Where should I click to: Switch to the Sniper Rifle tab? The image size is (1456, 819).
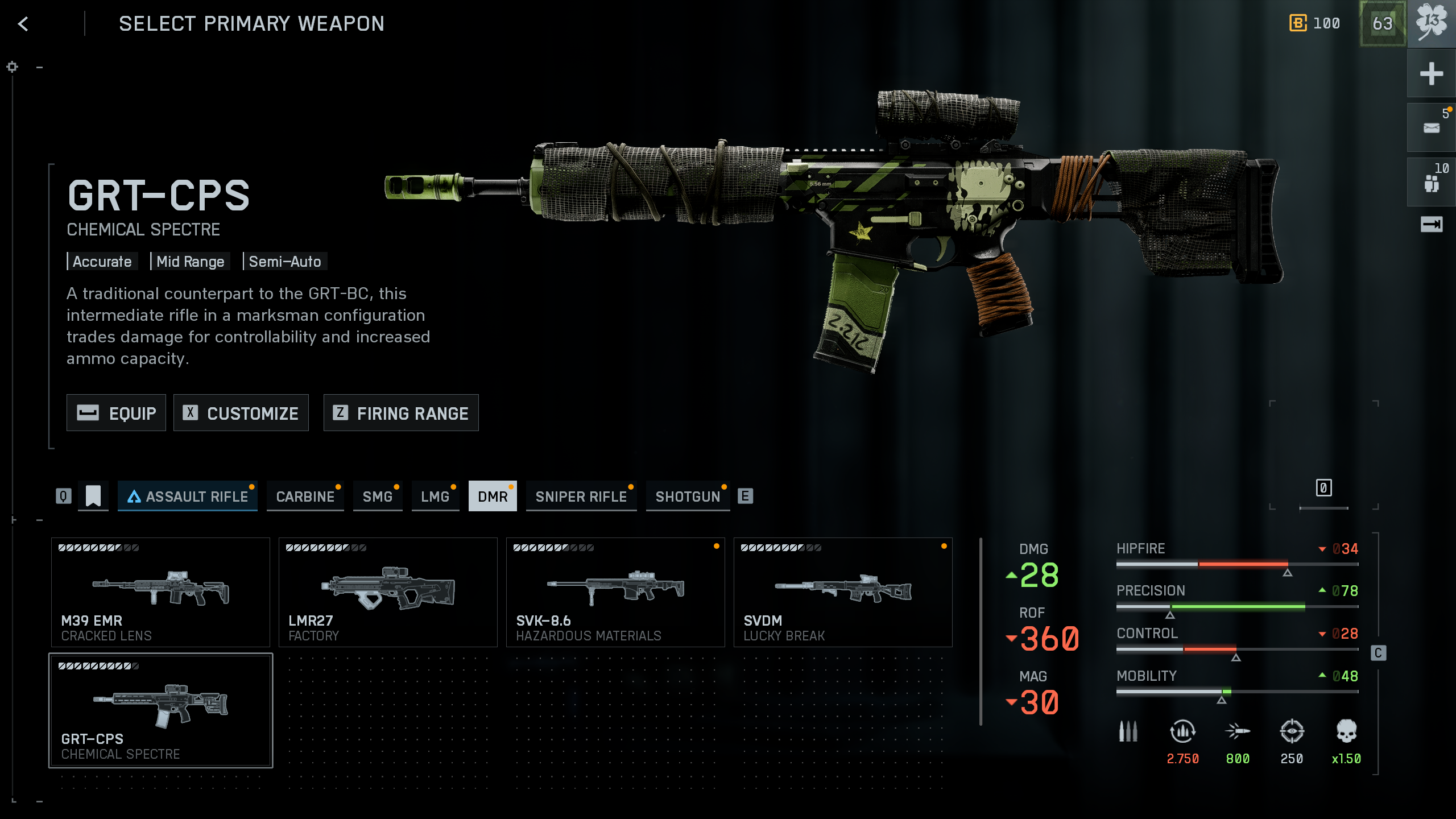pyautogui.click(x=581, y=497)
